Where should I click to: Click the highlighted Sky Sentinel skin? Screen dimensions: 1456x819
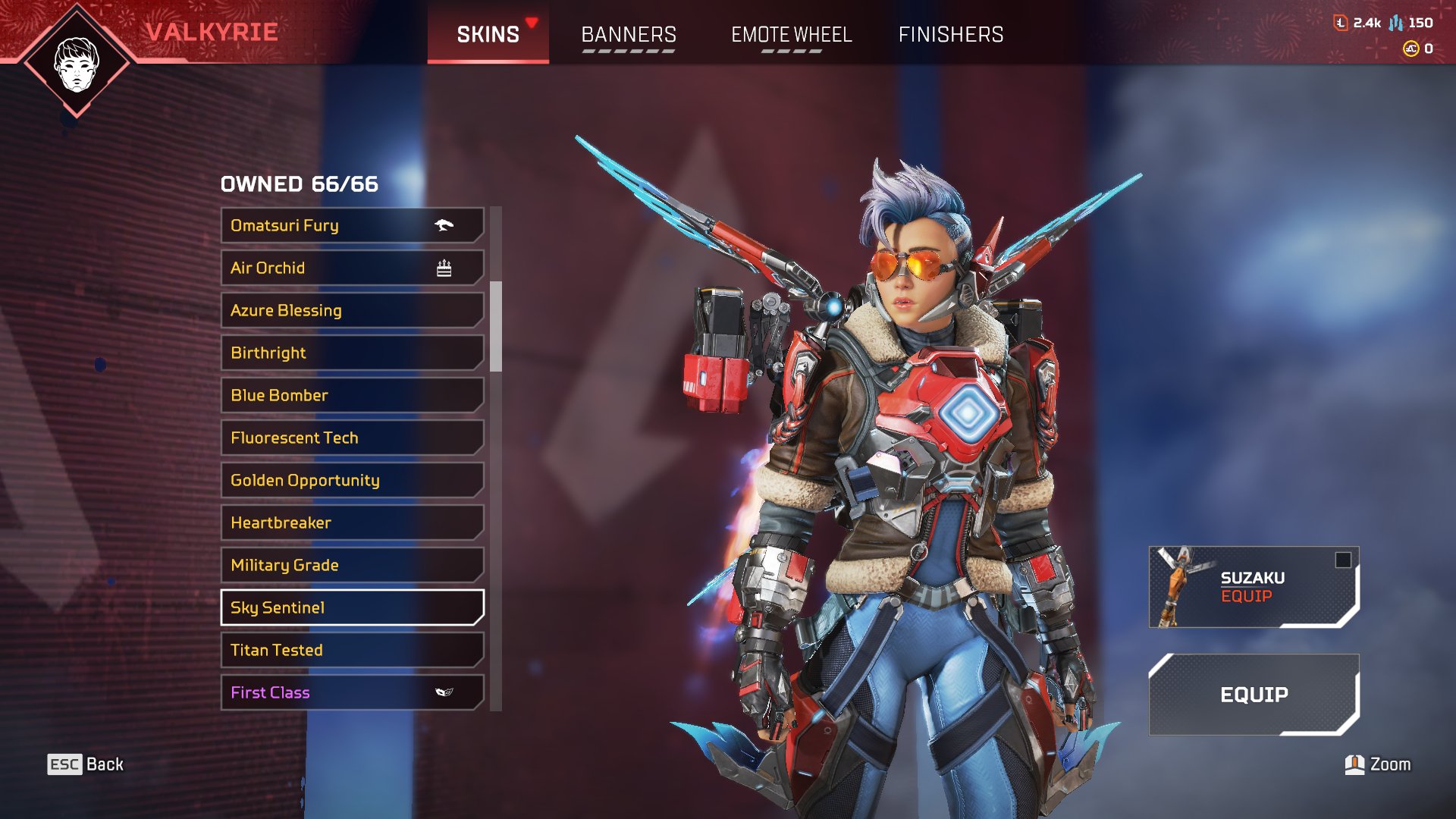click(352, 607)
